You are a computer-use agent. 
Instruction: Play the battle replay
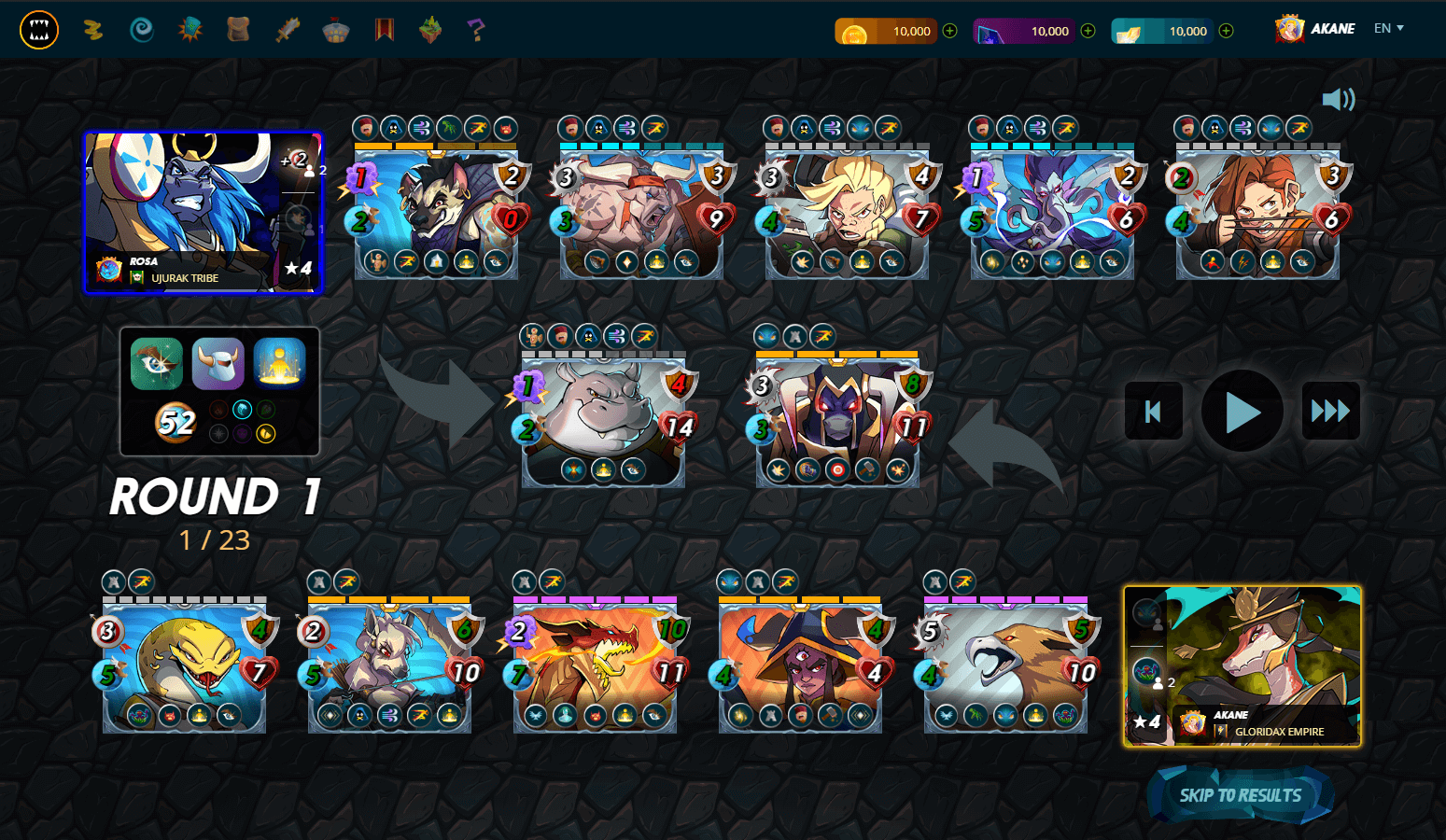(1242, 411)
